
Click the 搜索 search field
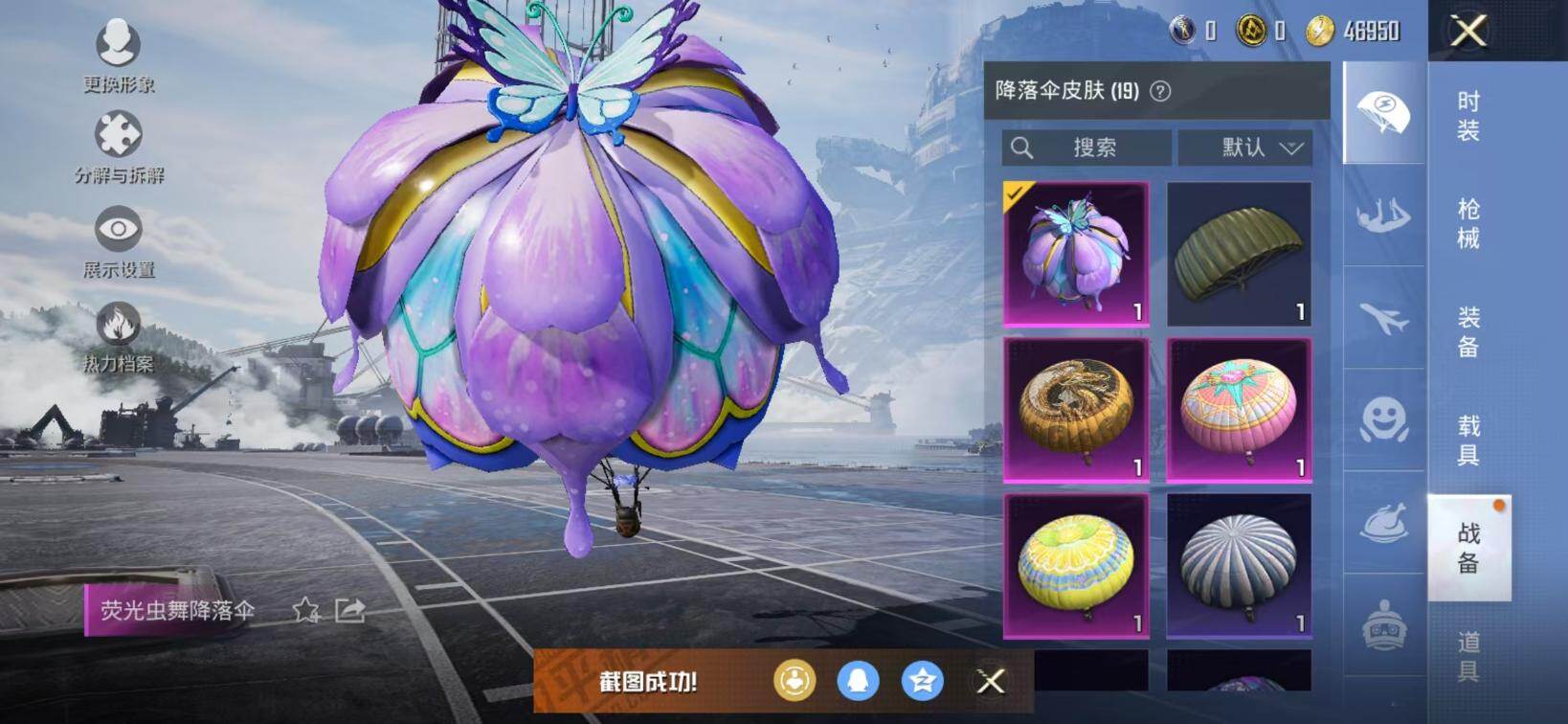[x=1086, y=147]
